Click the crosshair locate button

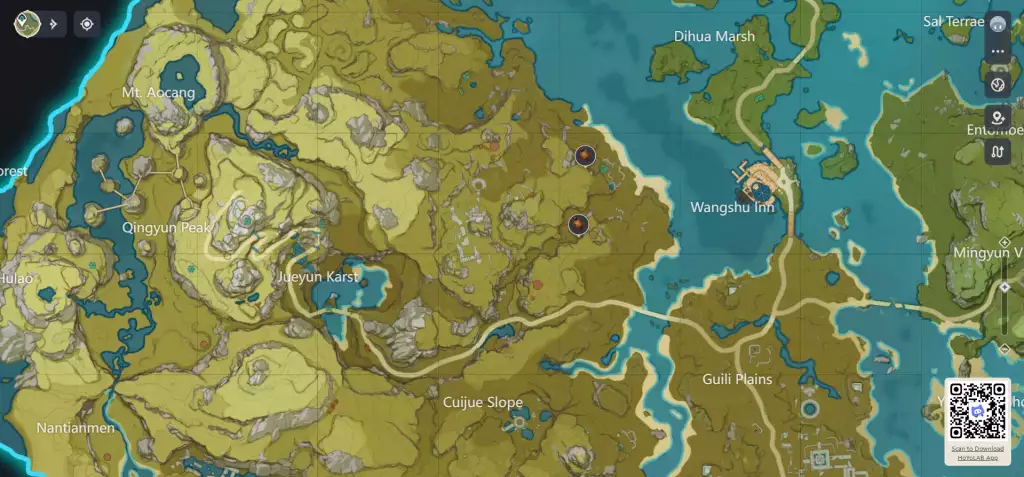(x=87, y=23)
